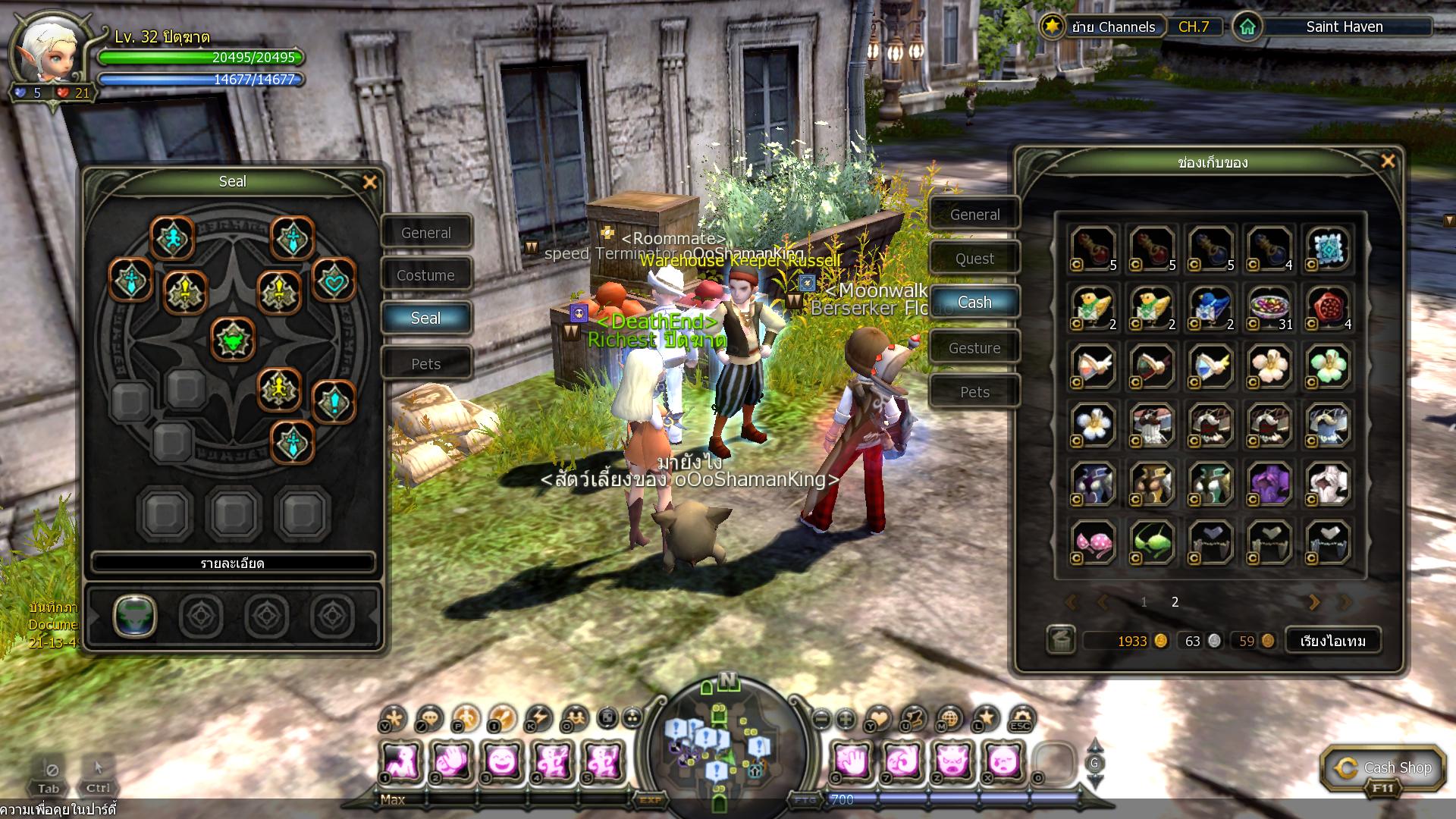Select the green center seal slot

[233, 339]
